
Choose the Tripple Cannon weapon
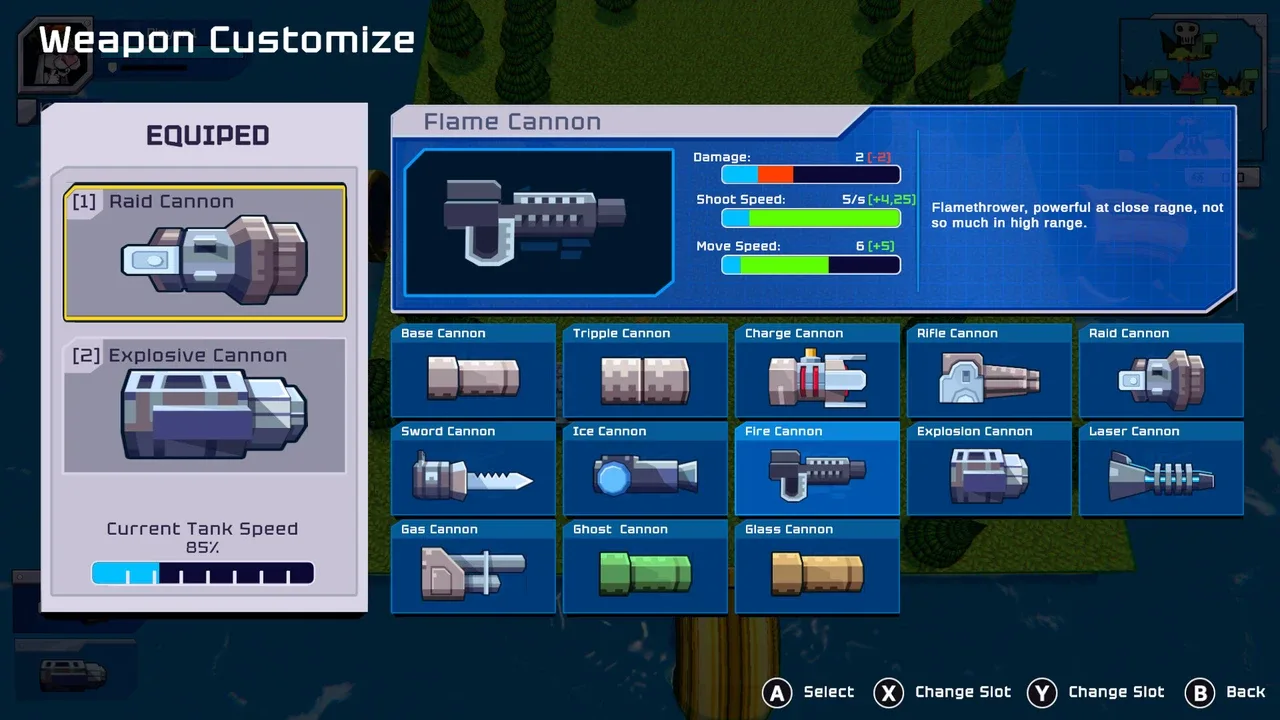645,371
